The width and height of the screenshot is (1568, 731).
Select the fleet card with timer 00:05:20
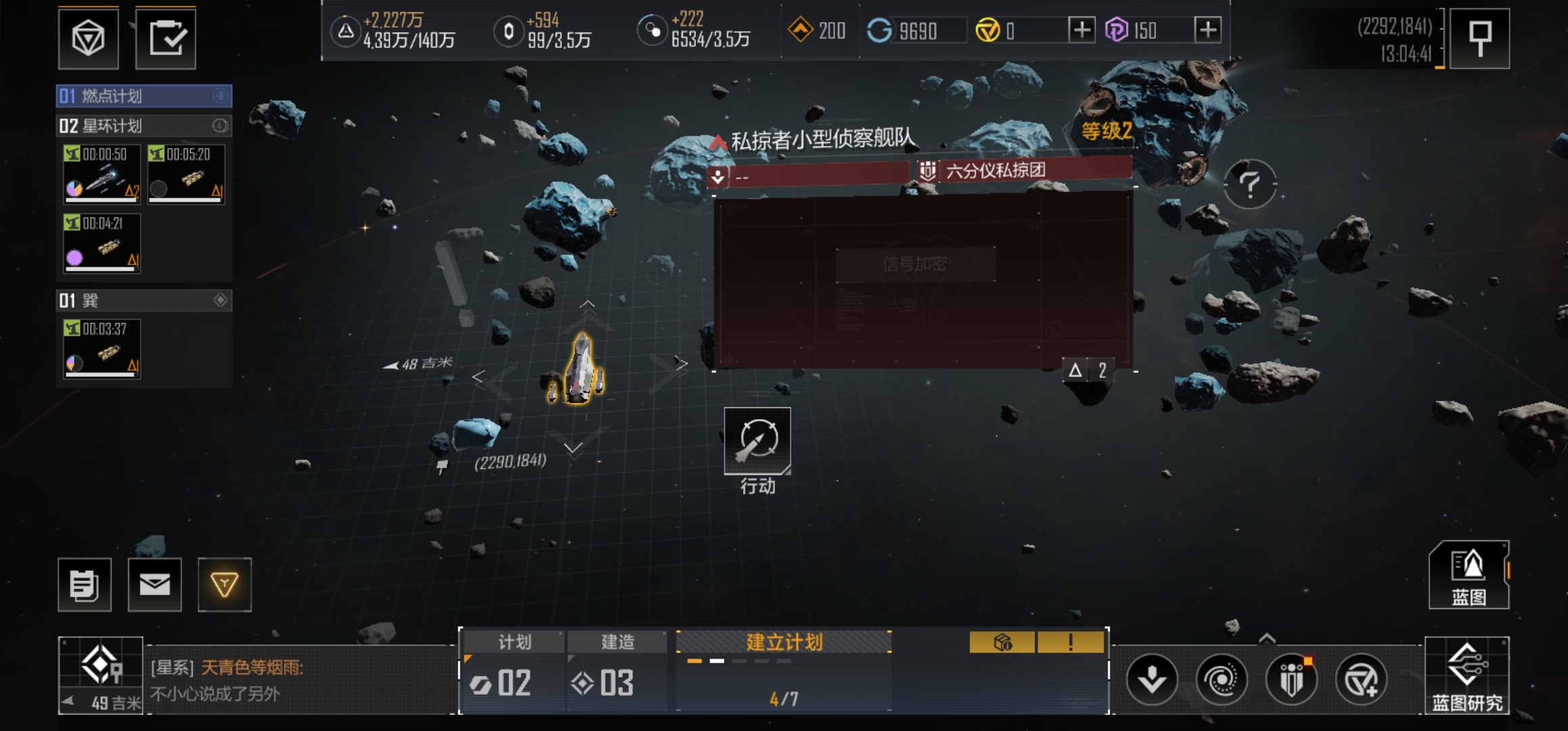(x=186, y=174)
